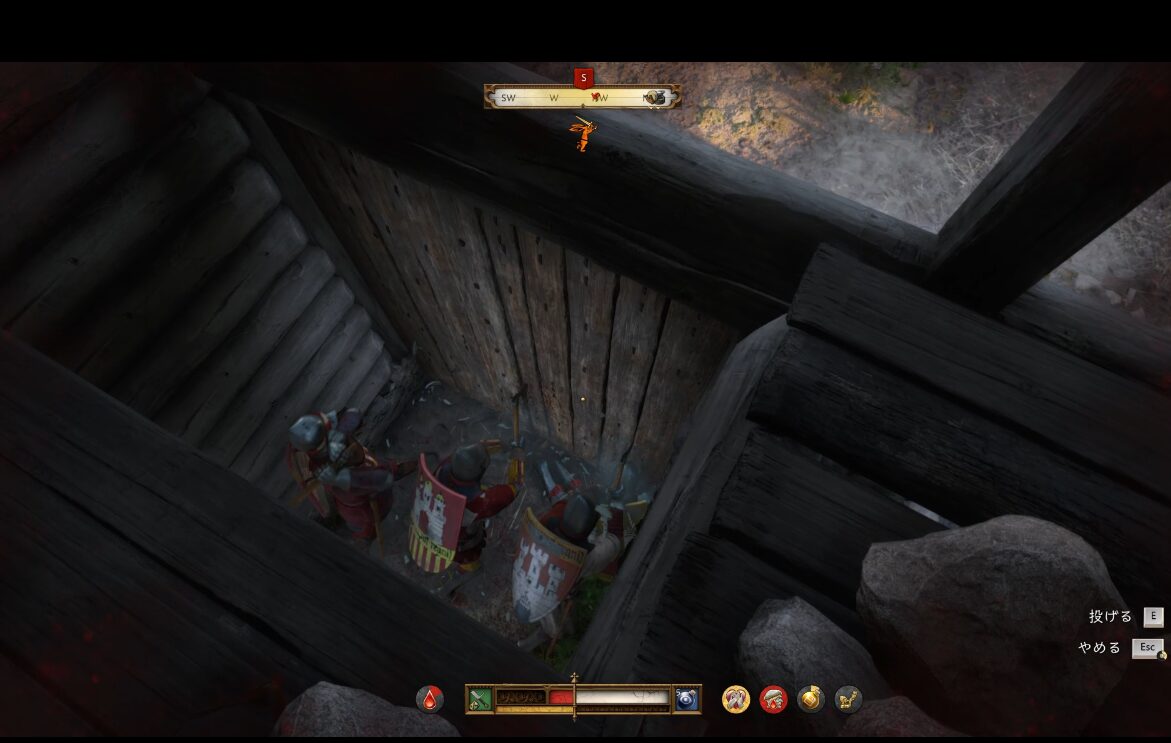Screen dimensions: 1171x743
Task: Click the red blood drop bleeding icon
Action: pos(430,699)
